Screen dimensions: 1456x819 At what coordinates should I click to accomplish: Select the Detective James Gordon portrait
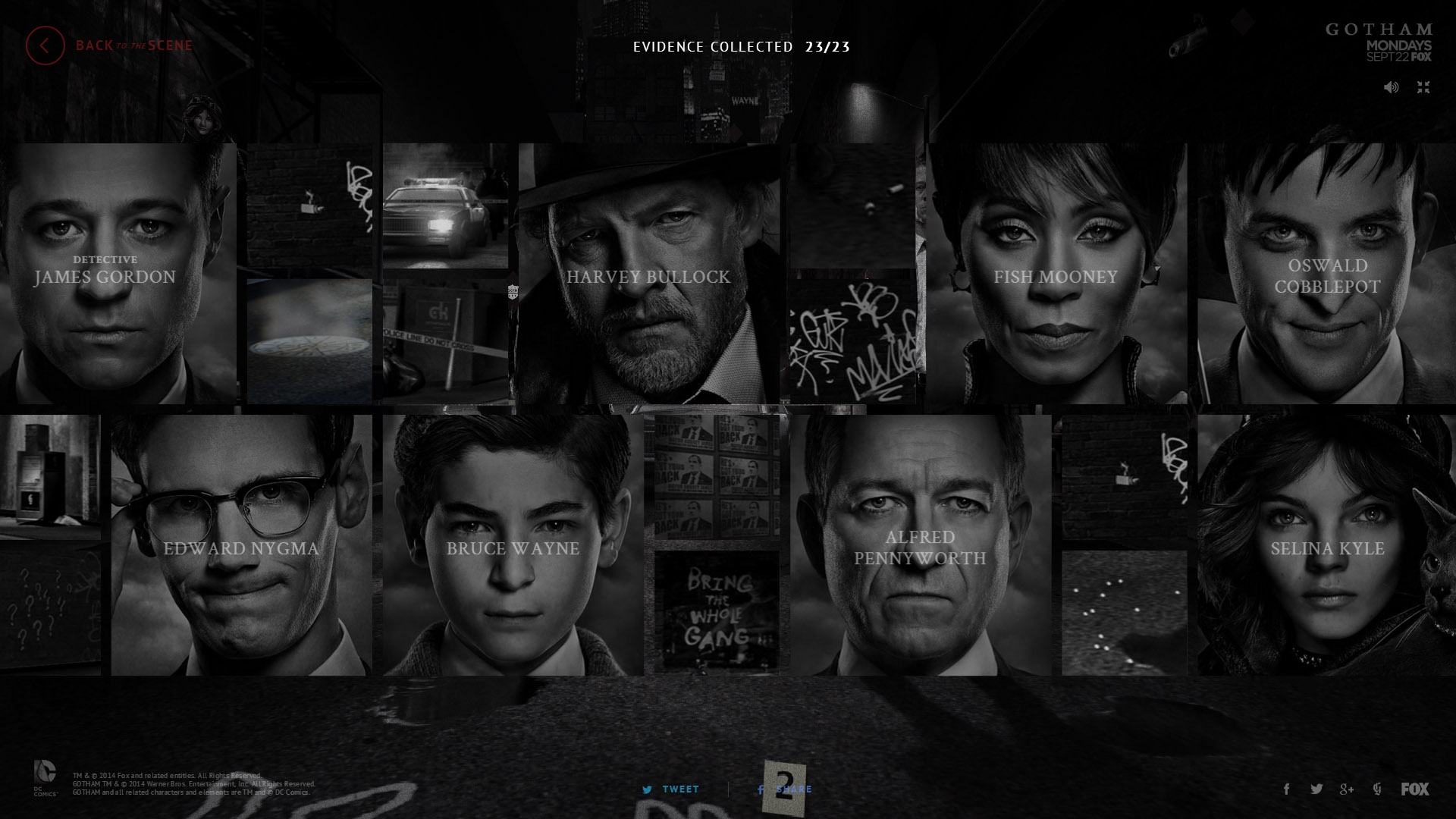(x=118, y=273)
